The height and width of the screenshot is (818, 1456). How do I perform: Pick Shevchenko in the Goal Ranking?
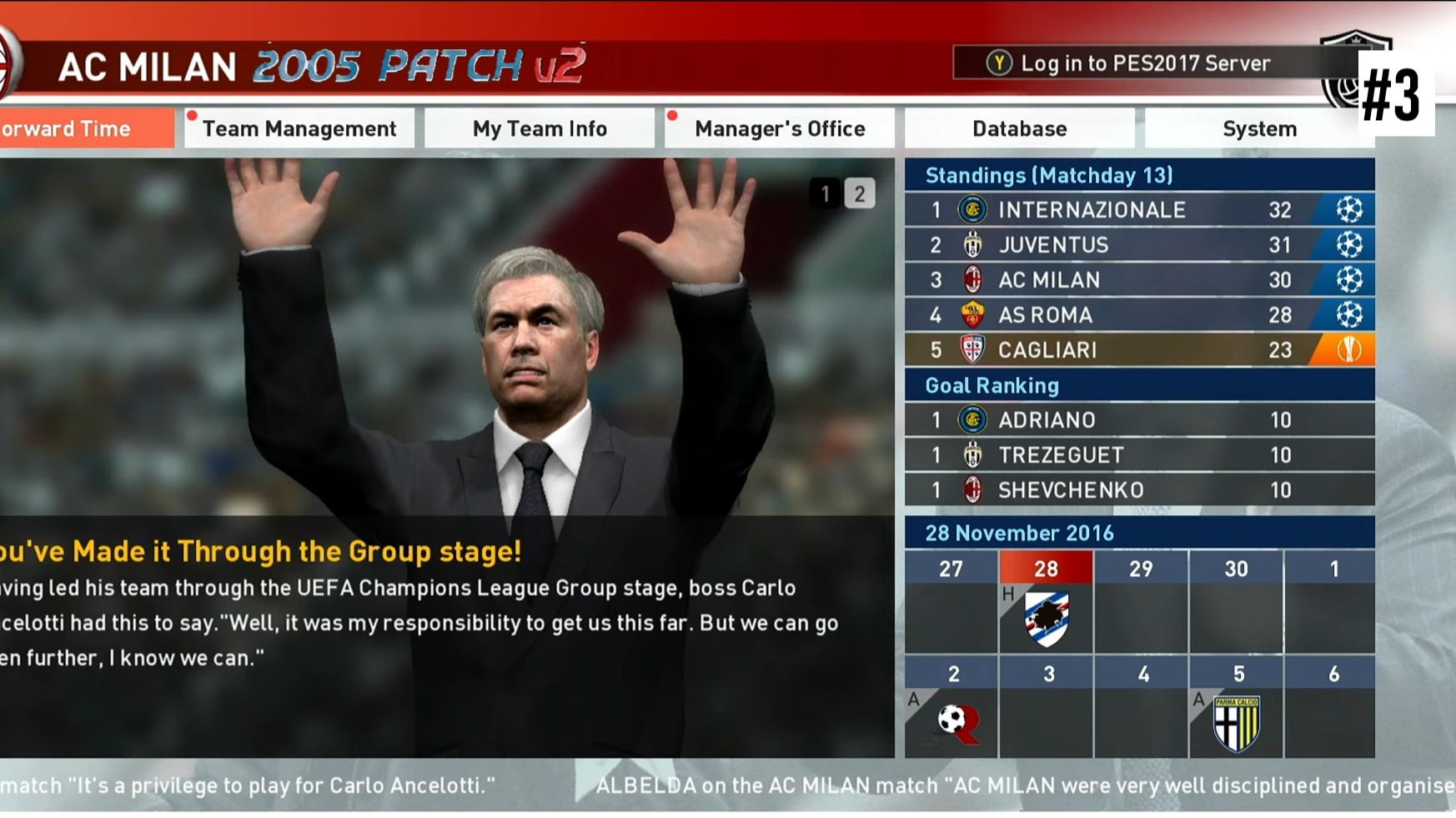[x=1139, y=489]
